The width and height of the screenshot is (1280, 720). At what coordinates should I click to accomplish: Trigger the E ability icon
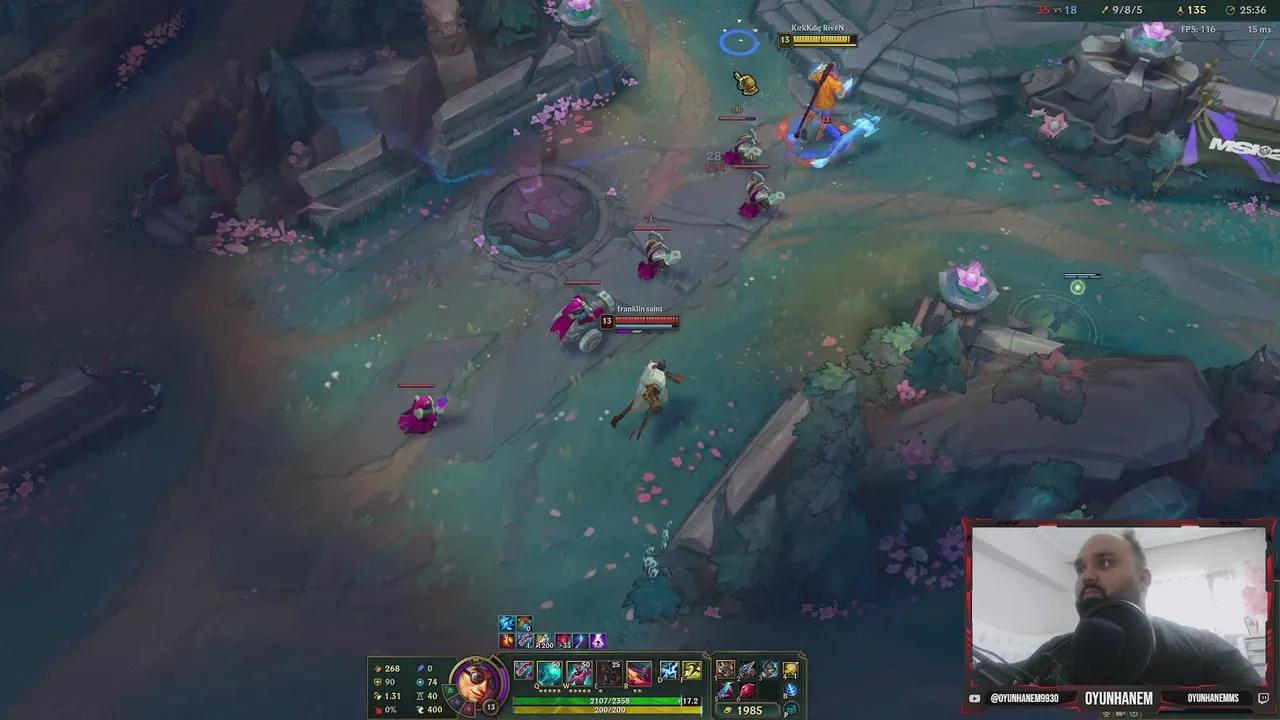608,673
